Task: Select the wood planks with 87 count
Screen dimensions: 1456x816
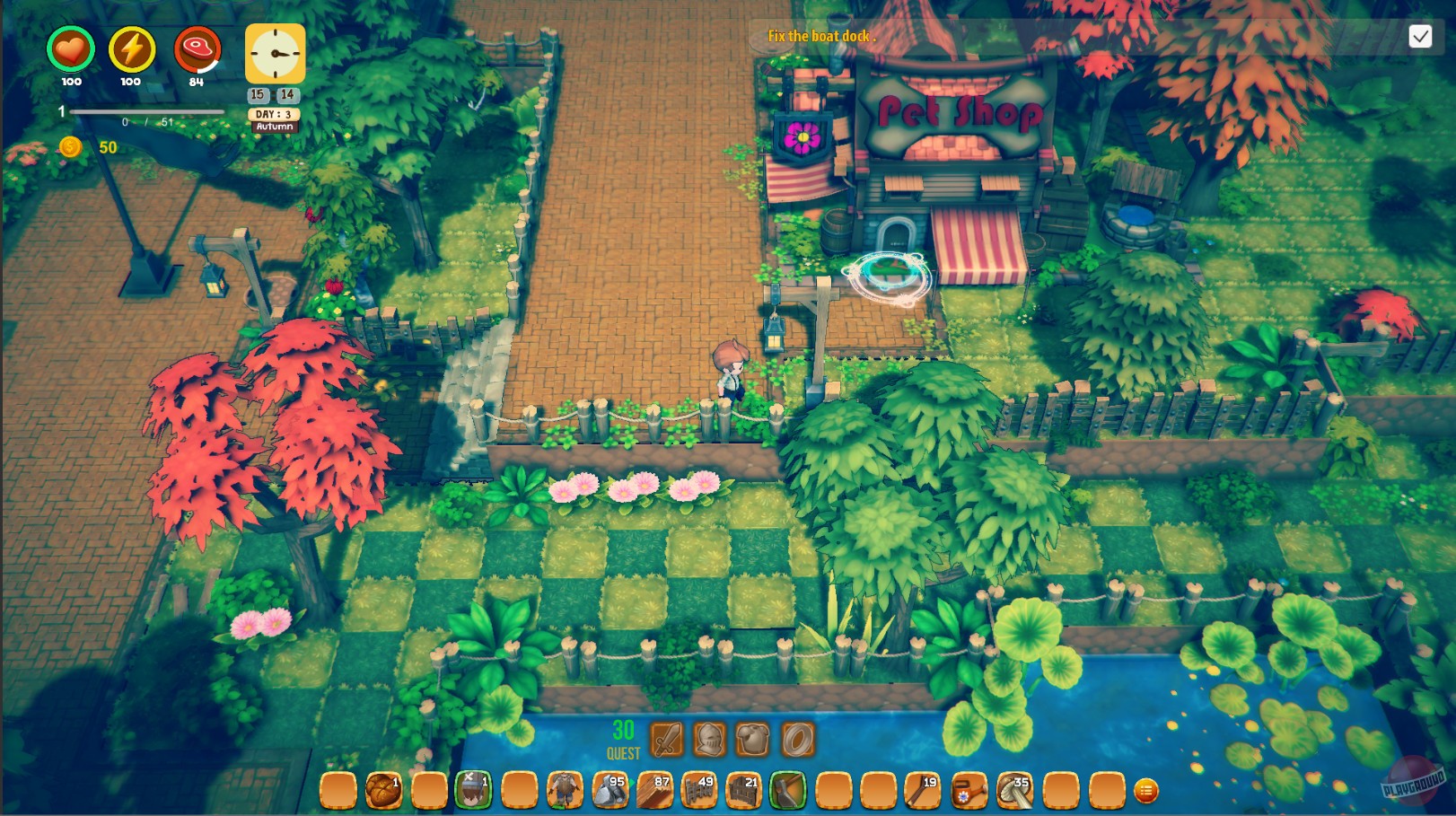Action: pos(654,790)
